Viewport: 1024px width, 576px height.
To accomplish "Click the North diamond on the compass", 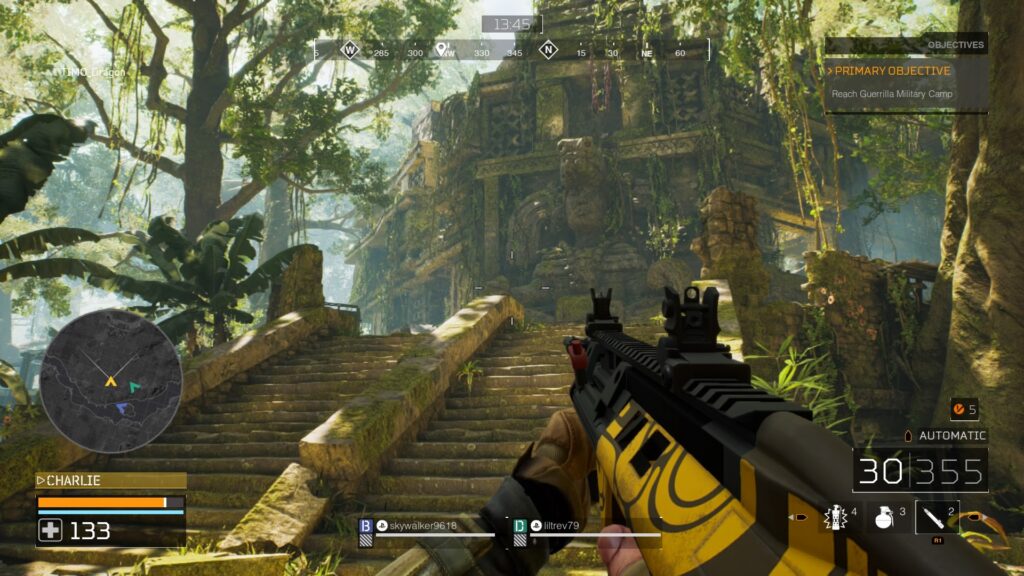I will [x=548, y=48].
